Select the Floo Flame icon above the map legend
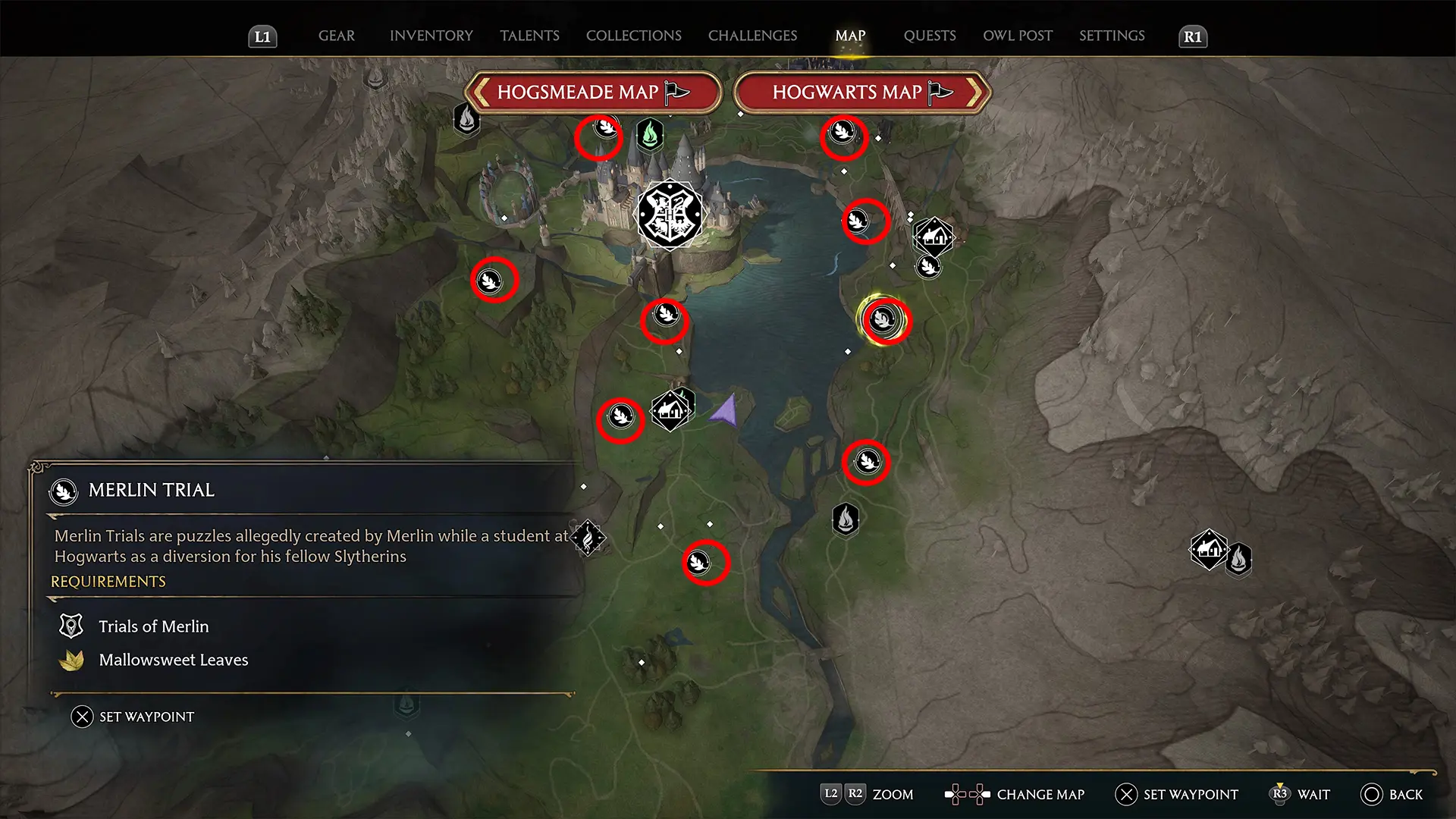The width and height of the screenshot is (1456, 819). pyautogui.click(x=589, y=538)
